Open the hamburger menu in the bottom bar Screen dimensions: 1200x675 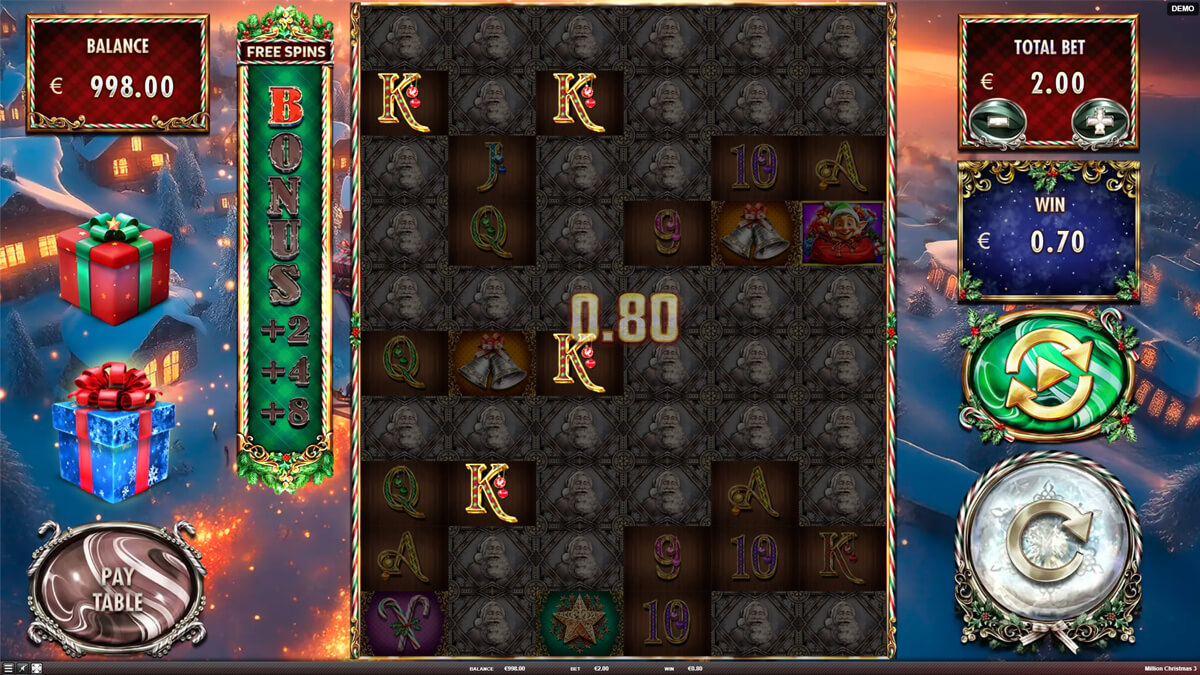8,668
